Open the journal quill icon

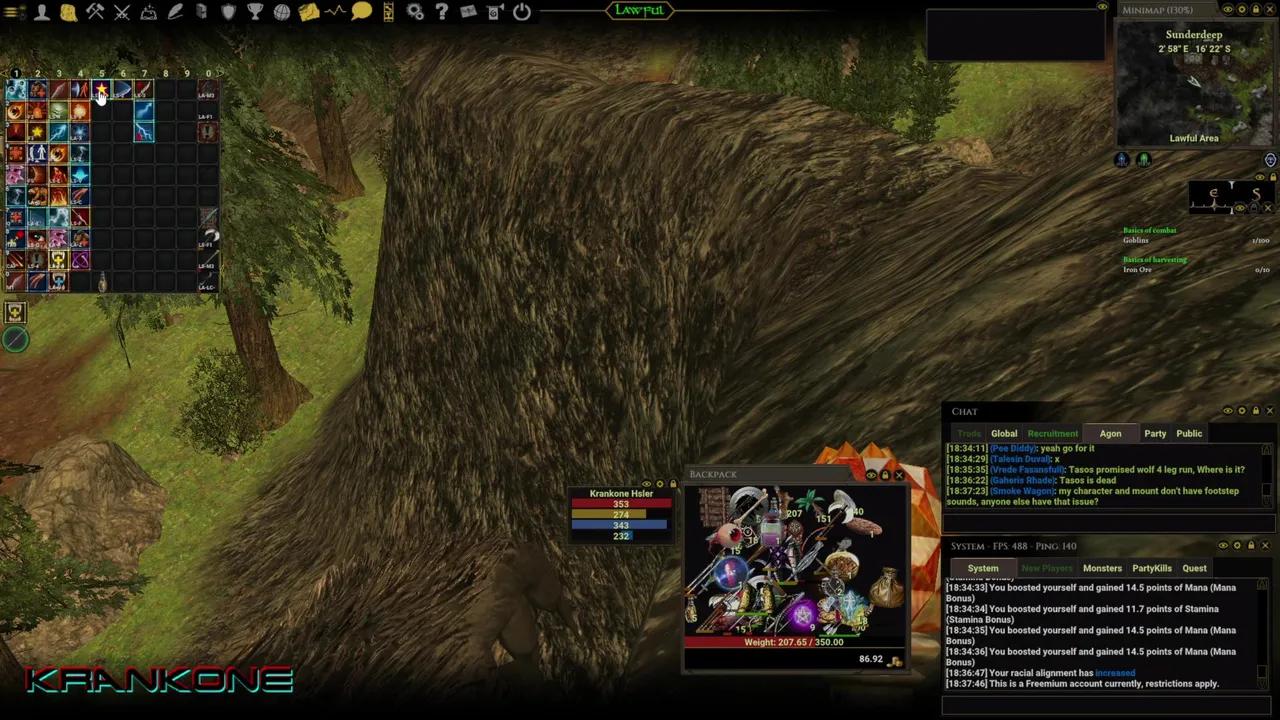tap(173, 11)
